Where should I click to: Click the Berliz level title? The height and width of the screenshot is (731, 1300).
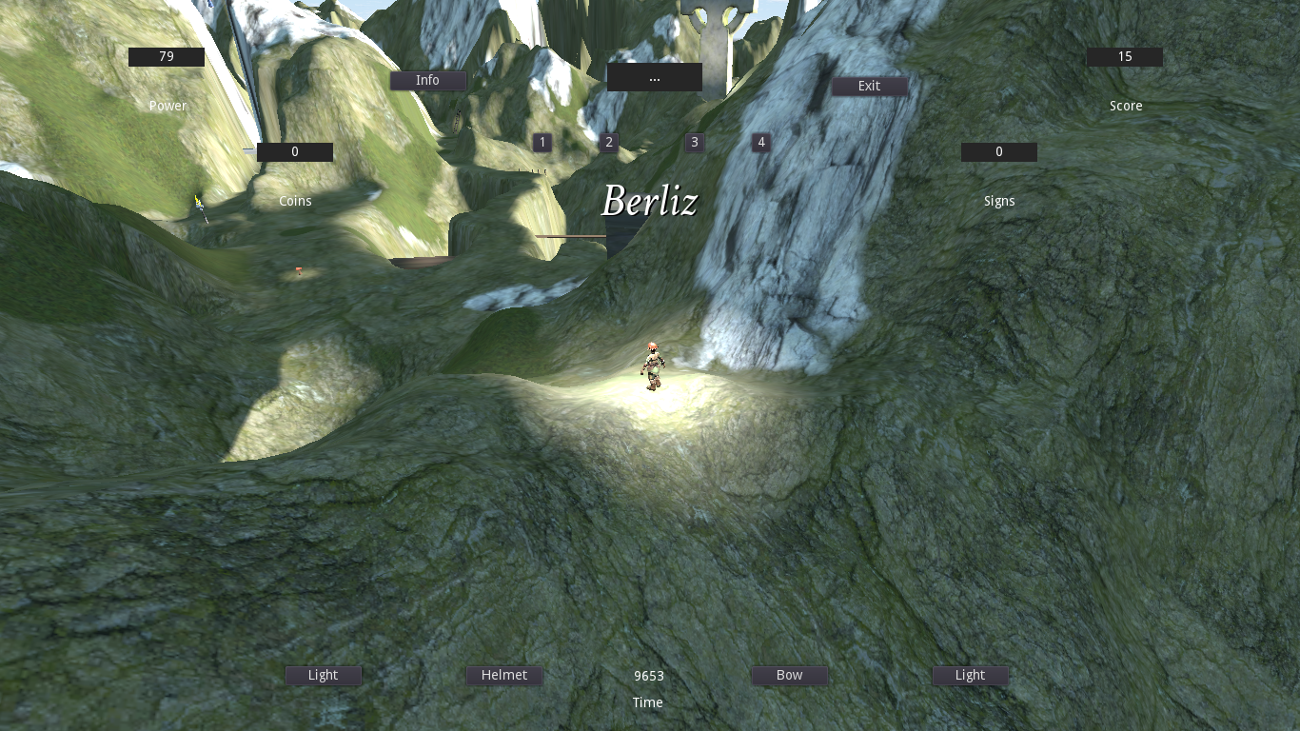tap(650, 201)
